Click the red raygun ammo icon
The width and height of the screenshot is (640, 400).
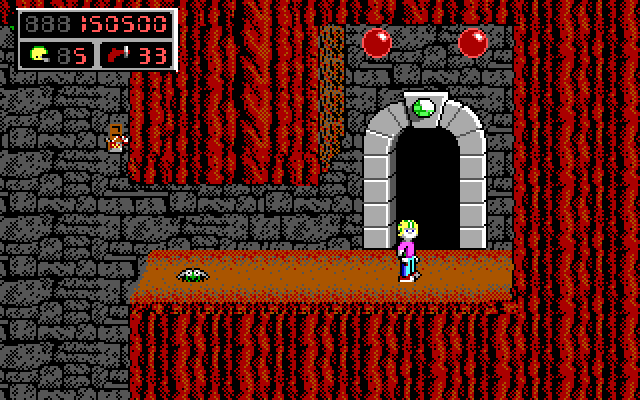118,54
